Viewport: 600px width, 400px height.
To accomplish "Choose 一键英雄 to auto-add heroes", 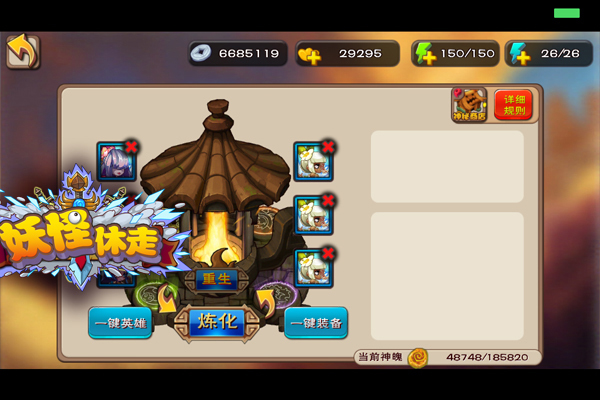I will coord(120,323).
